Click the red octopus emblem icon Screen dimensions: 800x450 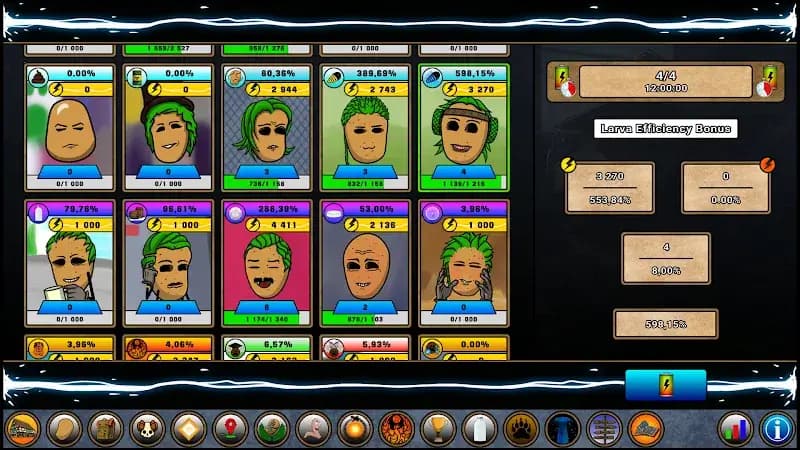[396, 428]
